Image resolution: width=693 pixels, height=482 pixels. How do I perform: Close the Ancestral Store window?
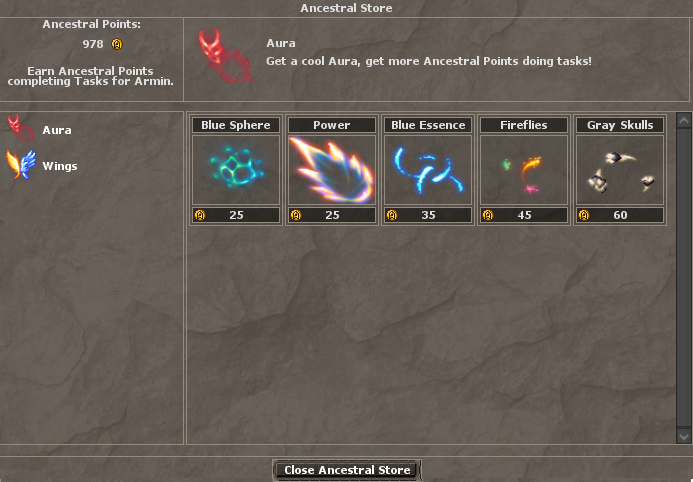(346, 470)
